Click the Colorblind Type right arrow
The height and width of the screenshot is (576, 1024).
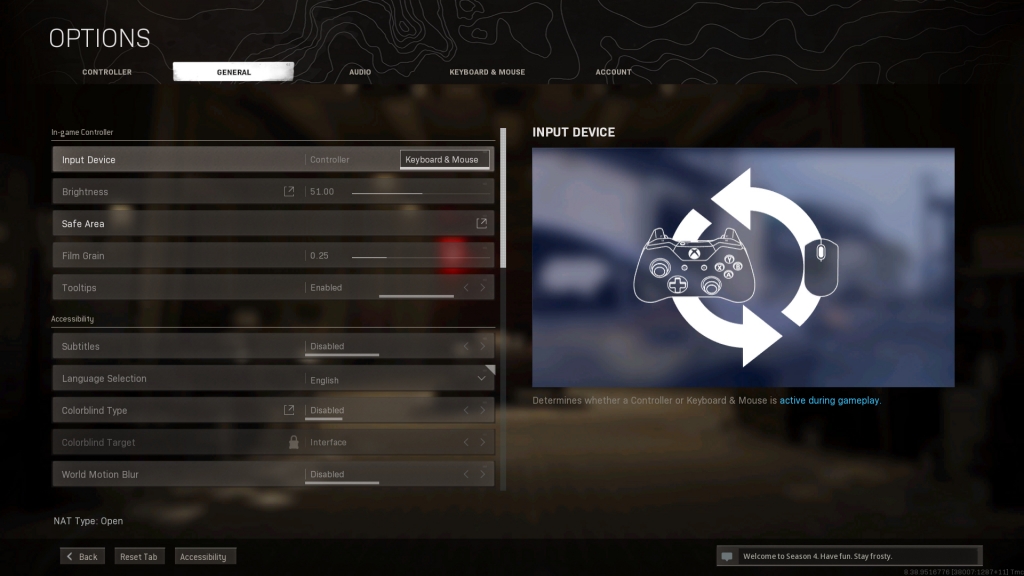point(483,411)
